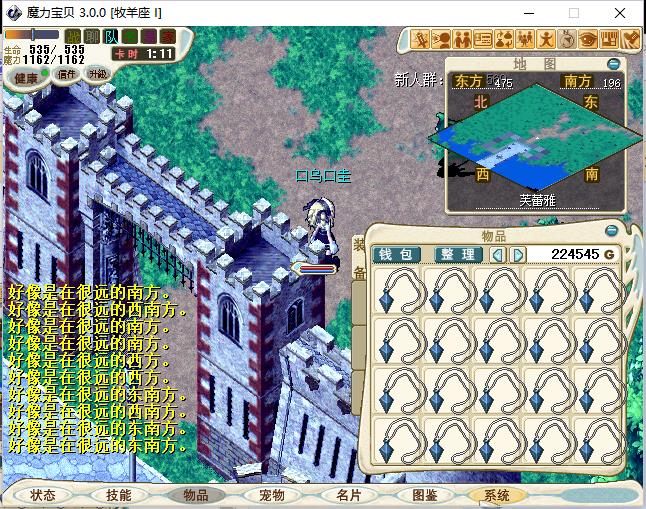The image size is (646, 509).
Task: Go to next inventory page arrow
Action: (517, 254)
